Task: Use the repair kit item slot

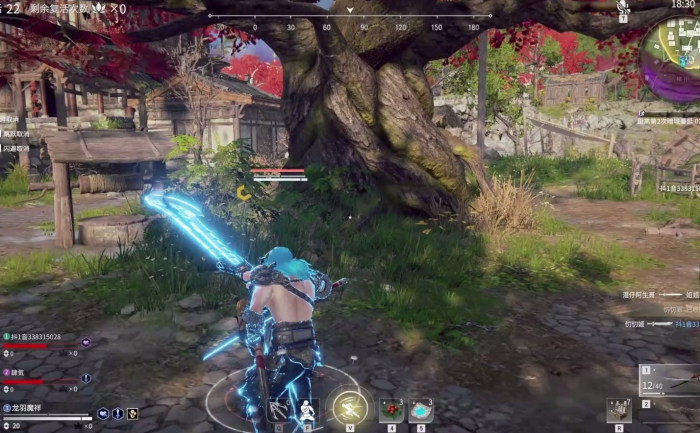Action: click(619, 410)
